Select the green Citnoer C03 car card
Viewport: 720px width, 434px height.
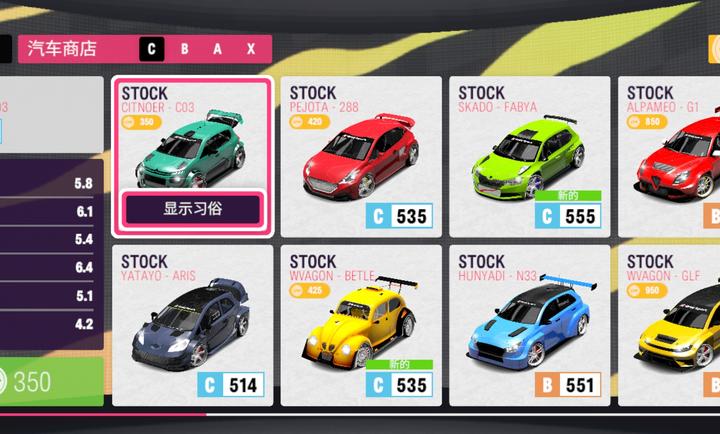192,145
